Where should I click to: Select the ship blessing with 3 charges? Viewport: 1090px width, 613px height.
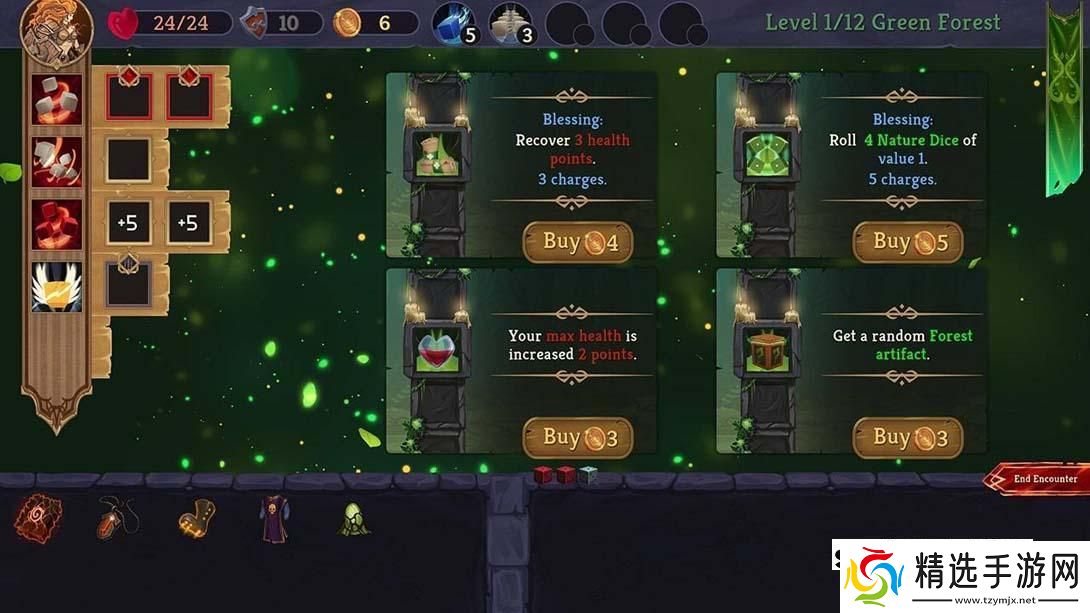point(510,25)
